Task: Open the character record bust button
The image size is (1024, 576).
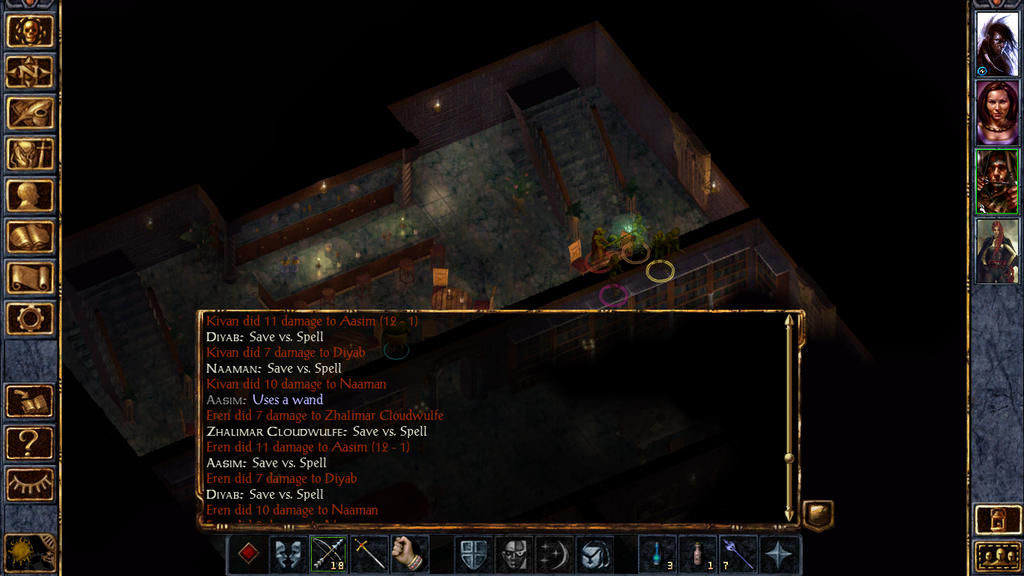Action: [30, 195]
